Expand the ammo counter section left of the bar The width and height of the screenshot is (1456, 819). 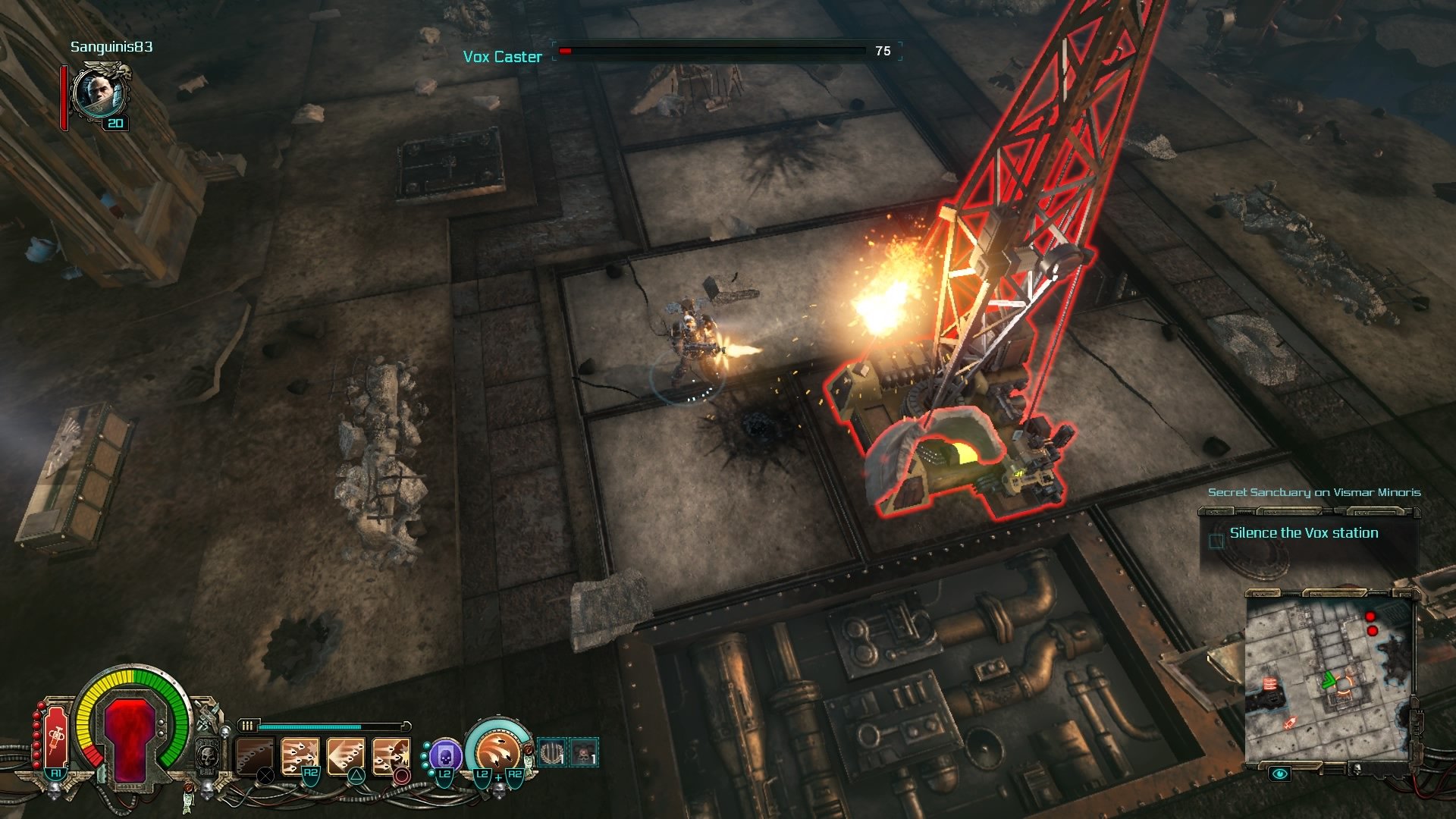click(x=249, y=725)
